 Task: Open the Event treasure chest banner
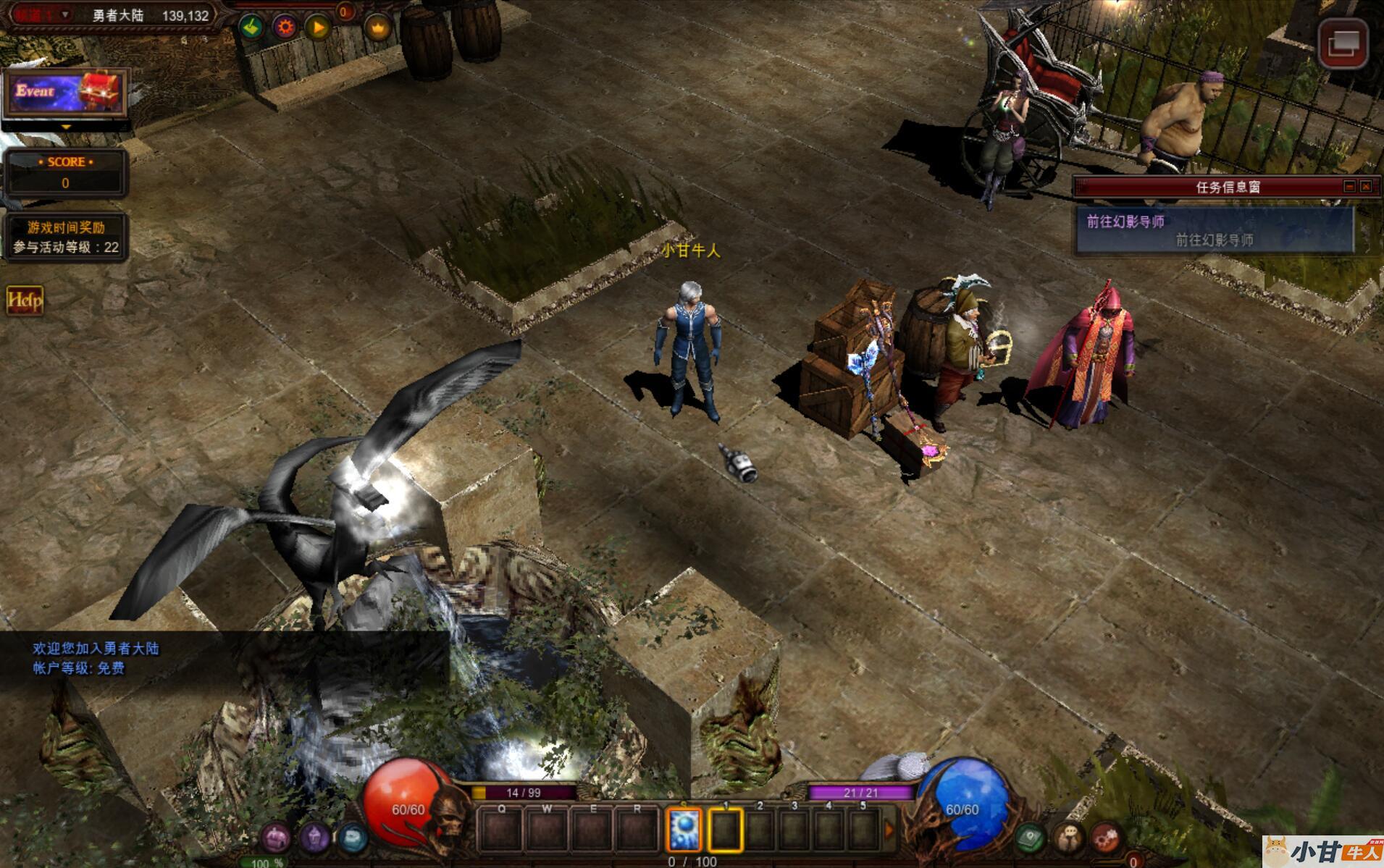(65, 93)
